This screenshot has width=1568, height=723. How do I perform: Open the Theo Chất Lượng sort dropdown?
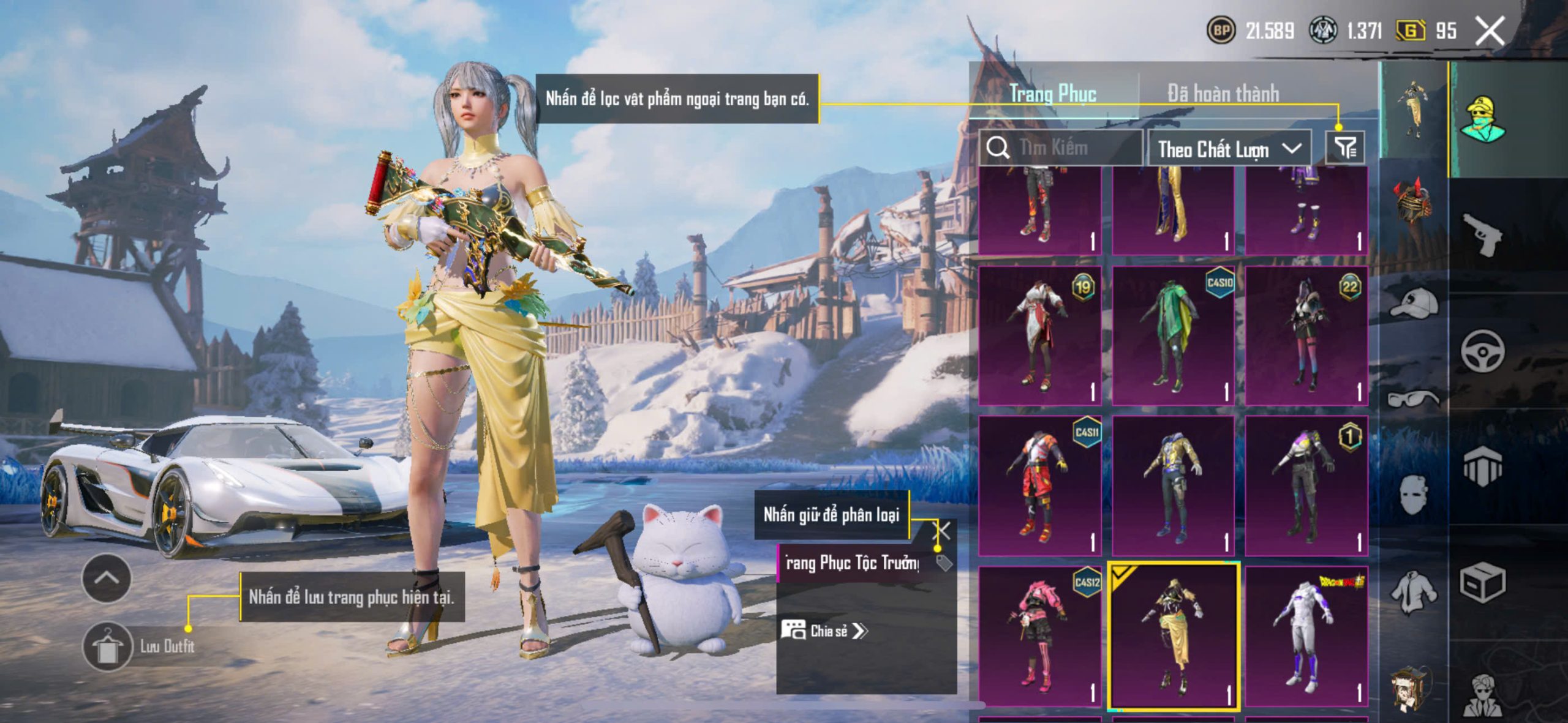pyautogui.click(x=1229, y=149)
